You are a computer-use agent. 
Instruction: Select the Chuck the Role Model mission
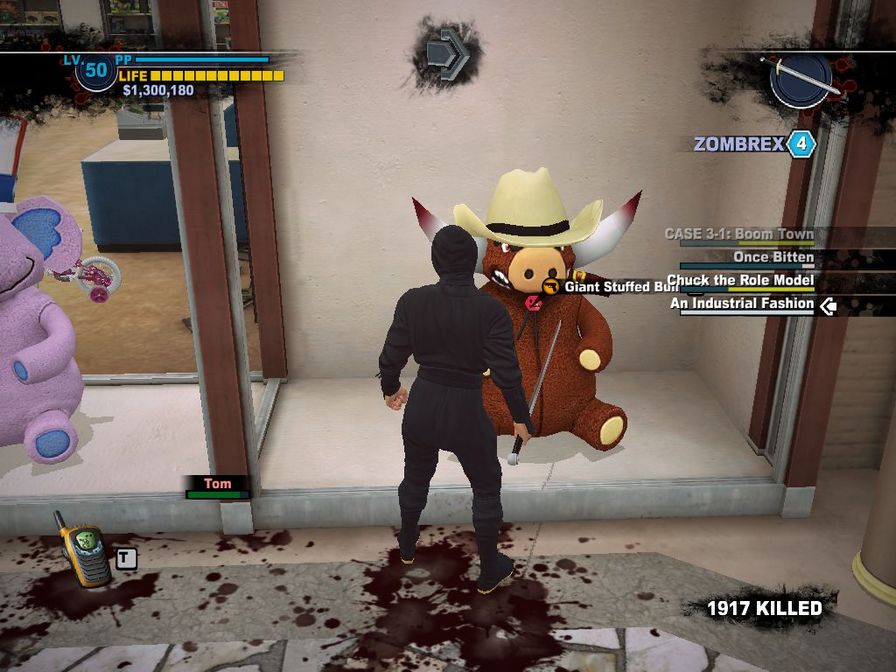(x=740, y=281)
